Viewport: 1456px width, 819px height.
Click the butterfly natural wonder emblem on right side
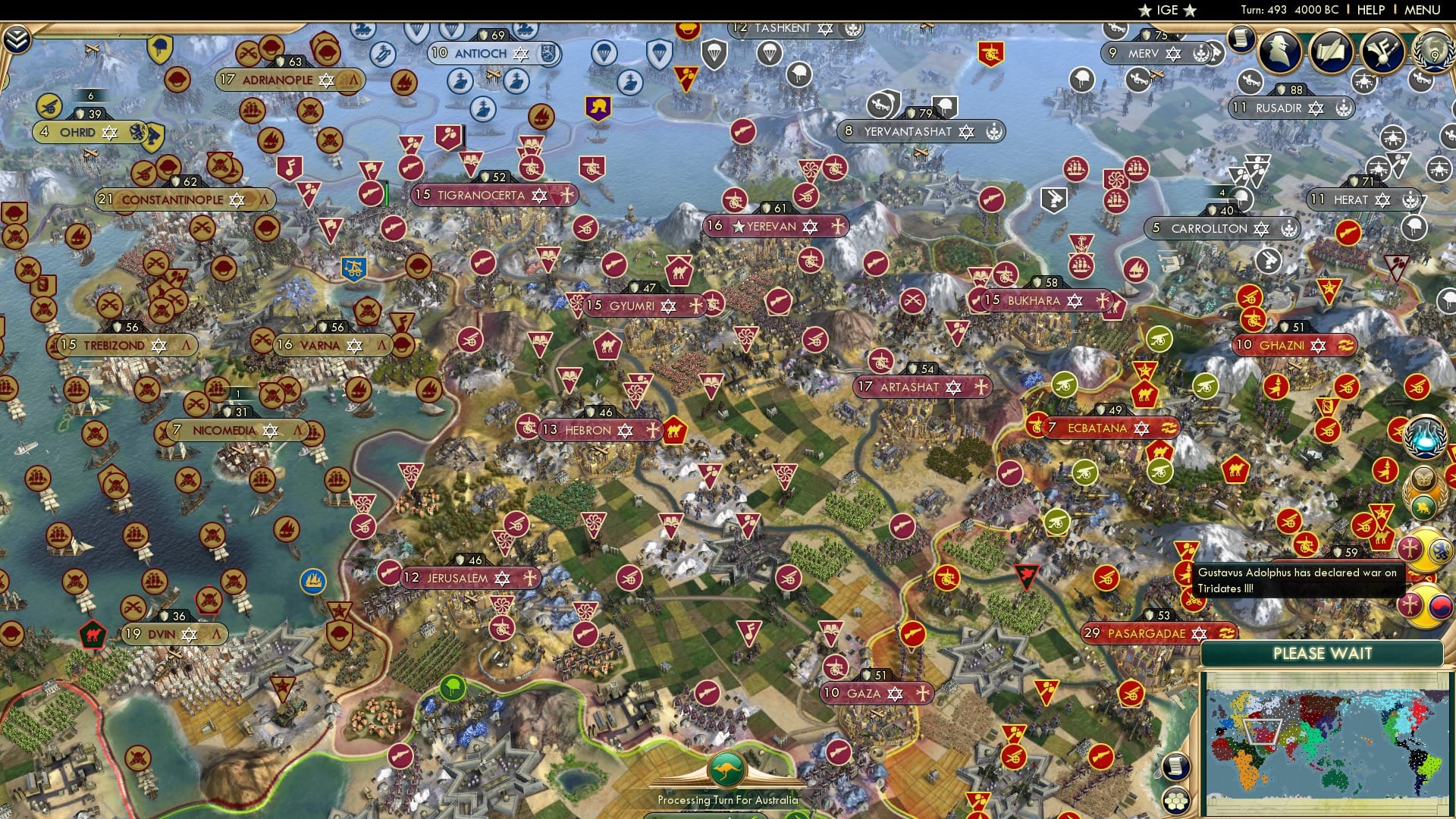coord(1424,478)
